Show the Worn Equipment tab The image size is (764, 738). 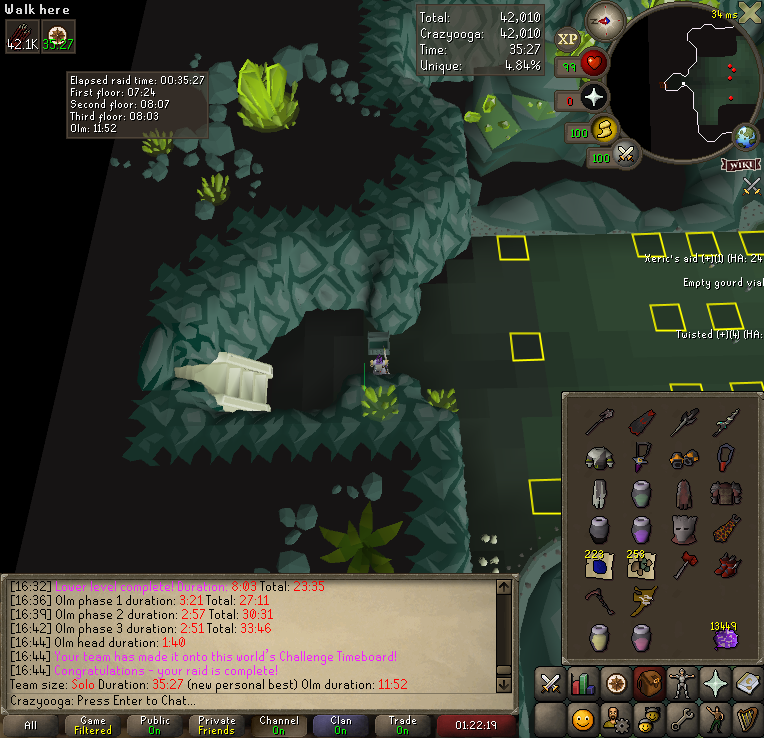point(680,684)
